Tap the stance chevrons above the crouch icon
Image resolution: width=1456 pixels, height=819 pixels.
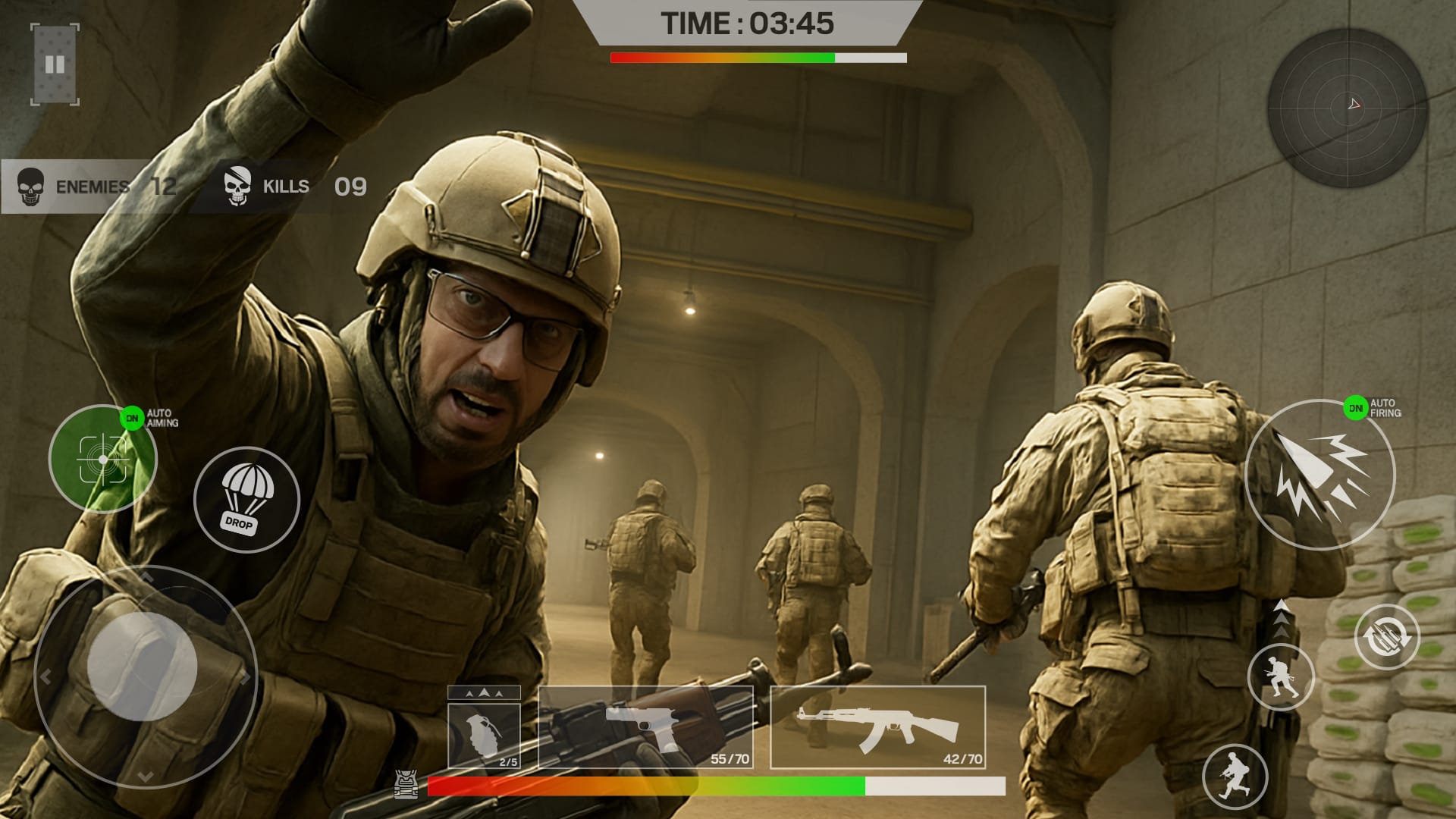tap(1282, 618)
